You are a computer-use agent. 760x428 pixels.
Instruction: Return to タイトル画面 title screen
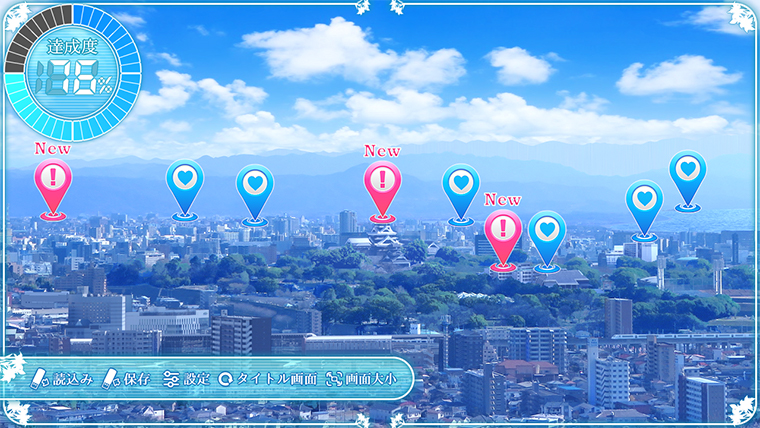click(267, 379)
